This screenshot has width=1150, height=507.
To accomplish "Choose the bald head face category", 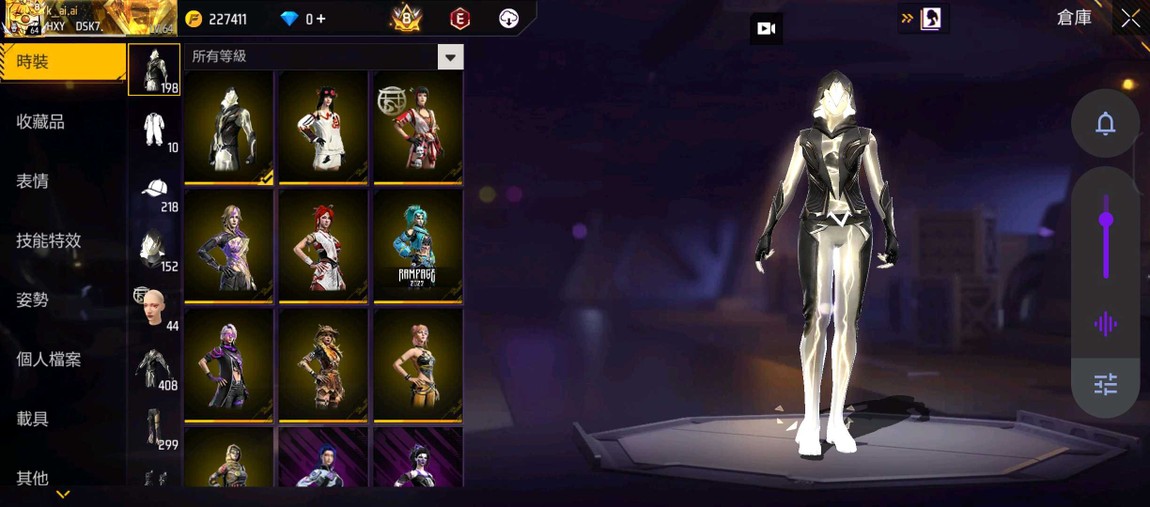I will click(x=154, y=308).
